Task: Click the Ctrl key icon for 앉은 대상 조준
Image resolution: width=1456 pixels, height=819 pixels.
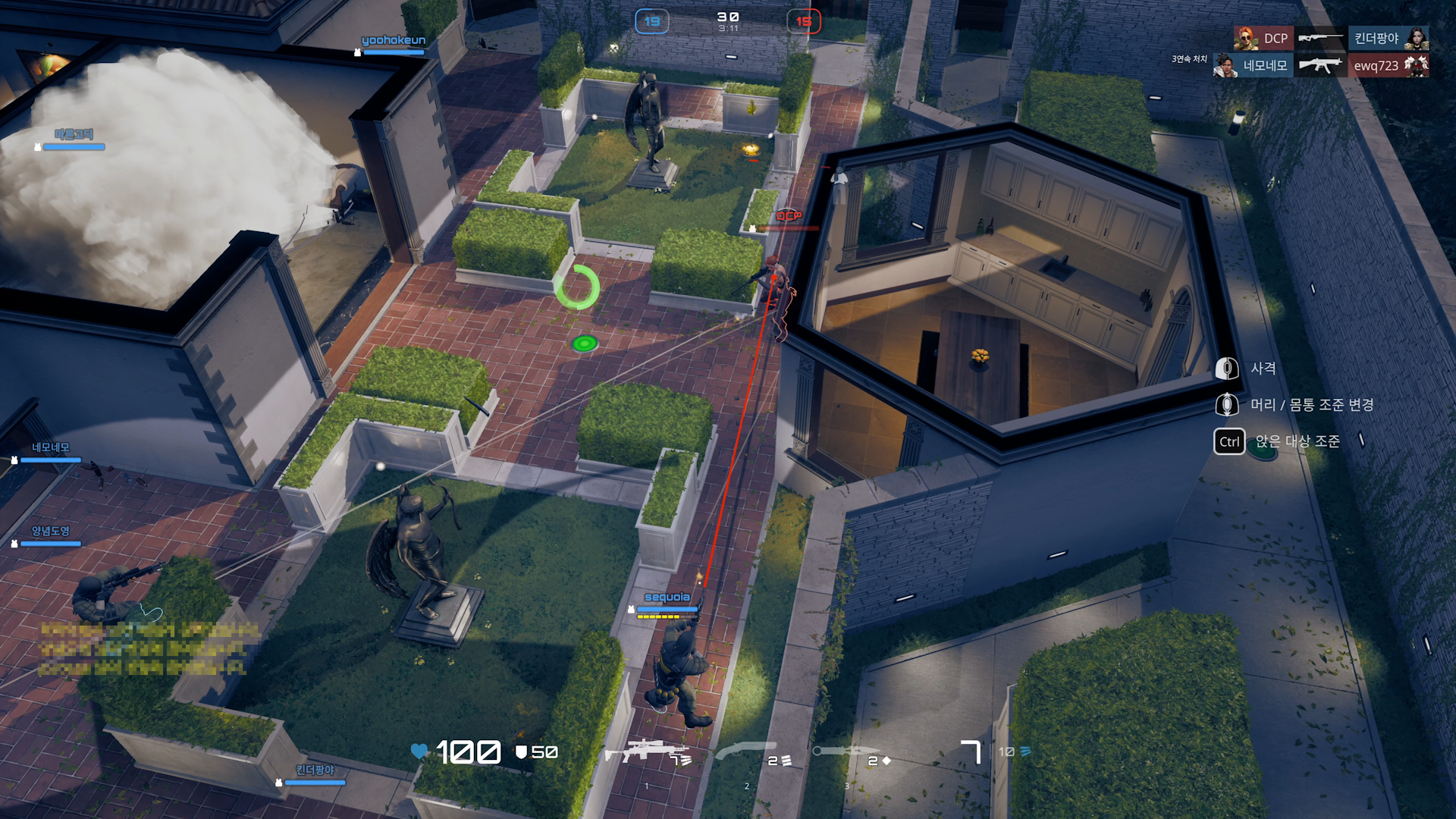Action: click(x=1228, y=441)
